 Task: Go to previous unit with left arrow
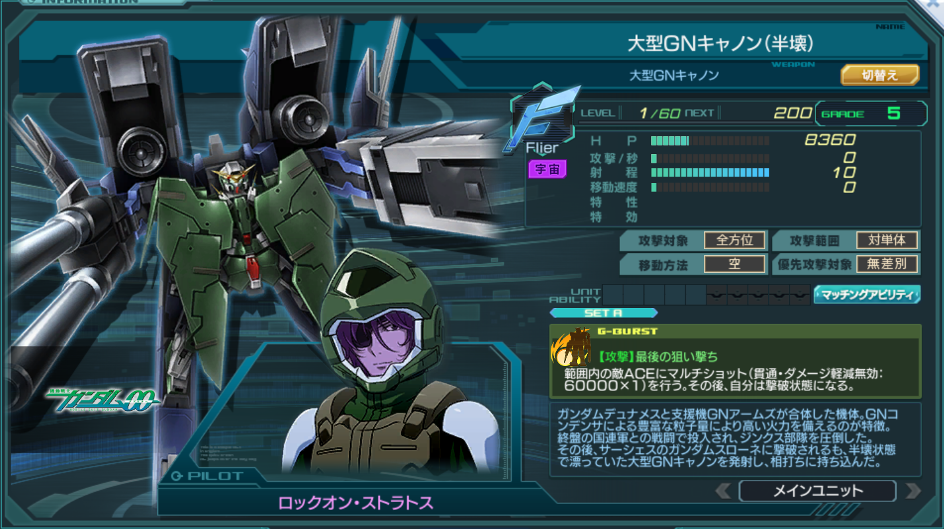click(724, 491)
